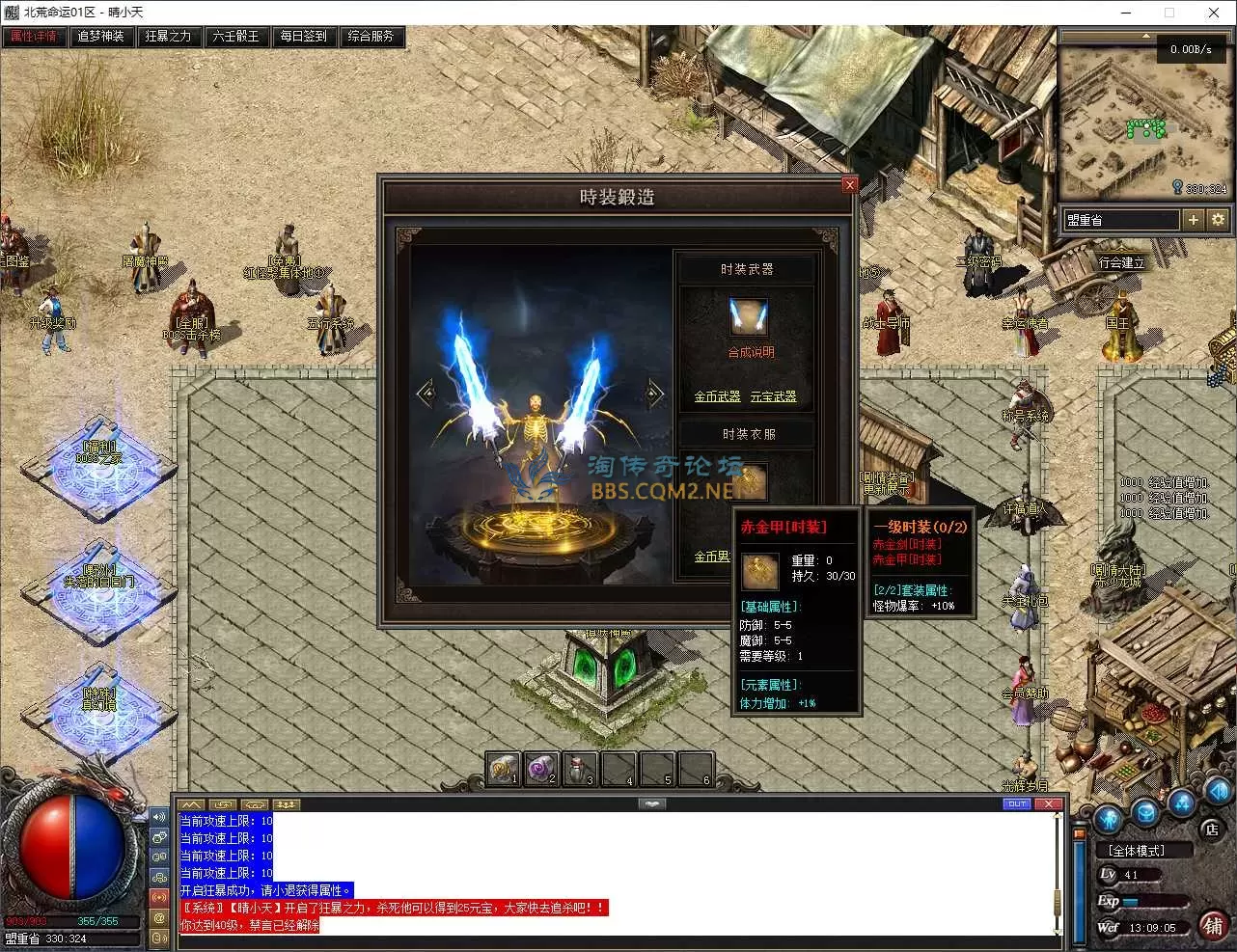
Task: Use the purple scroll in hotbar slot 2
Action: (x=541, y=769)
